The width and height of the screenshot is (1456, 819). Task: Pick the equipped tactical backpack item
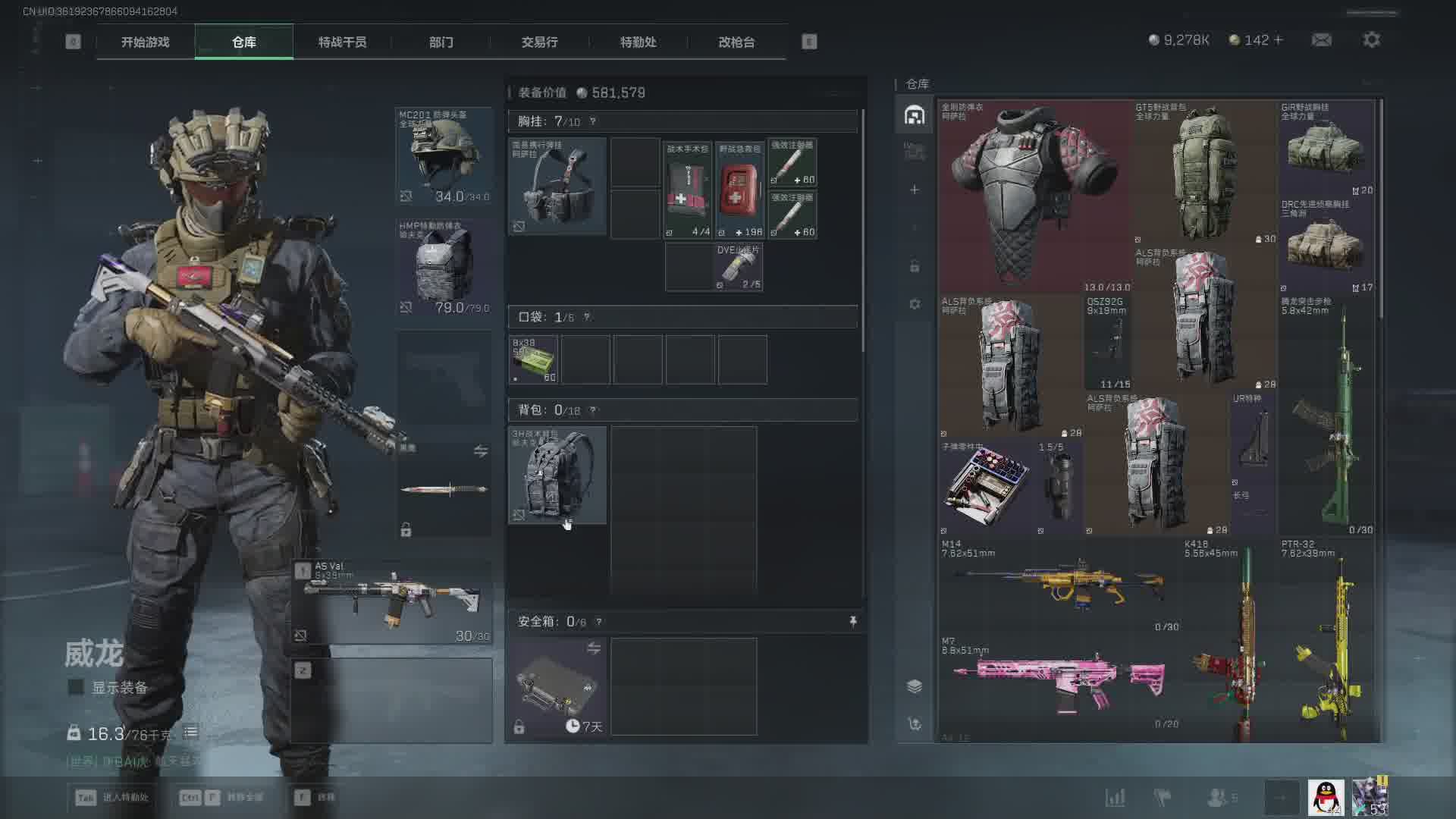(557, 475)
